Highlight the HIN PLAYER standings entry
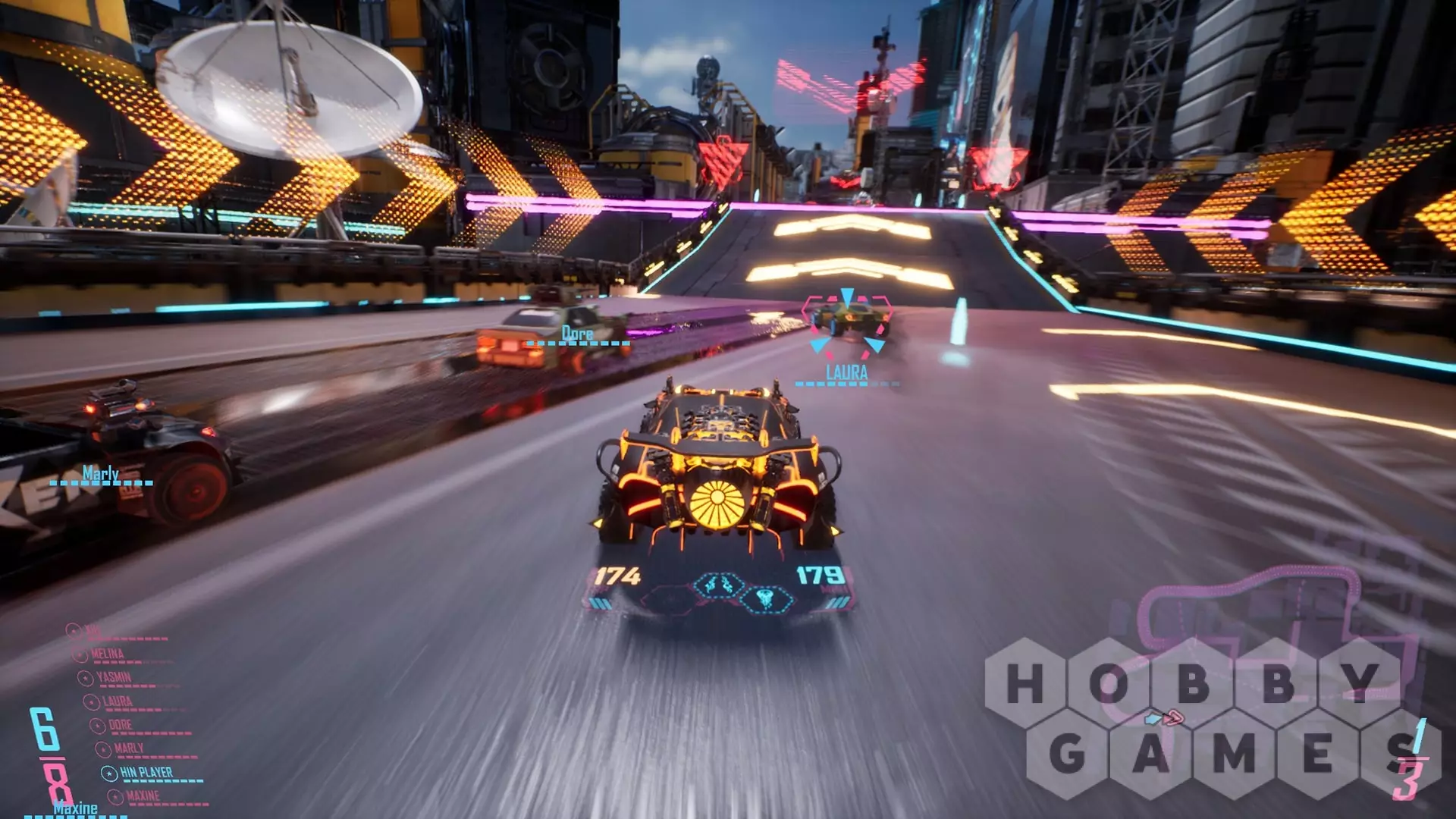This screenshot has width=1456, height=819. (x=146, y=773)
